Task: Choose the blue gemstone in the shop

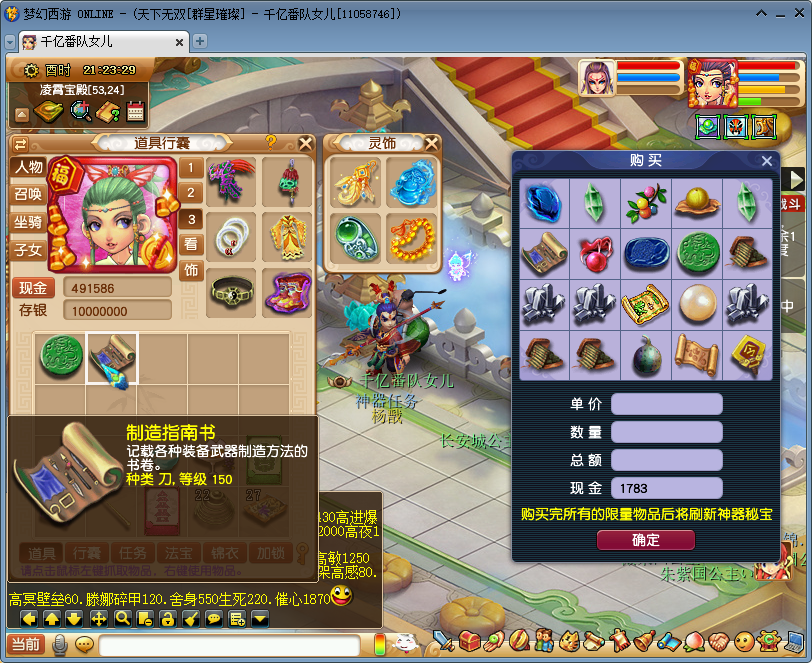Action: (x=544, y=203)
